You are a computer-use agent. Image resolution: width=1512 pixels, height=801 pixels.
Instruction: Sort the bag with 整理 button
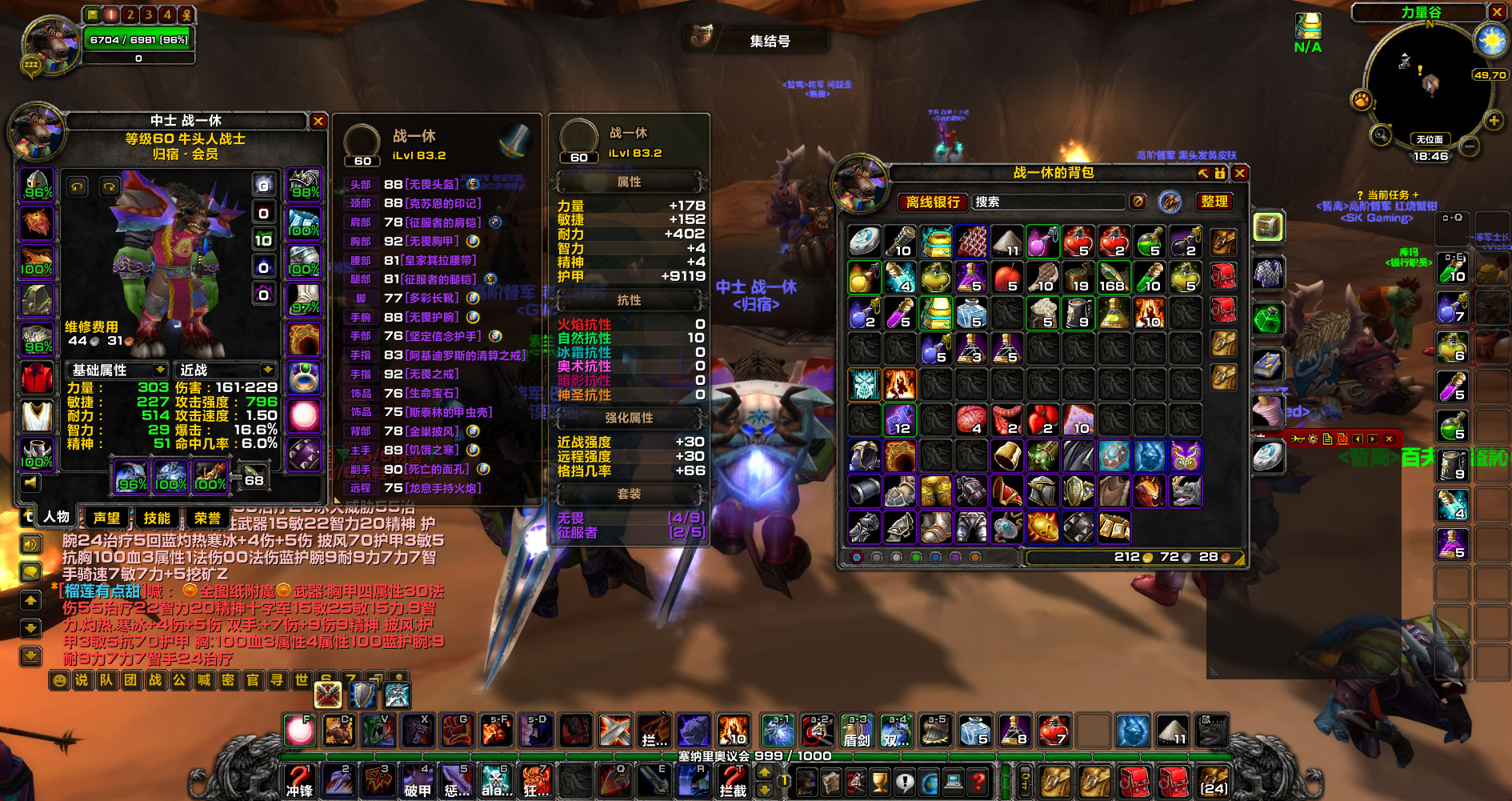point(1214,202)
